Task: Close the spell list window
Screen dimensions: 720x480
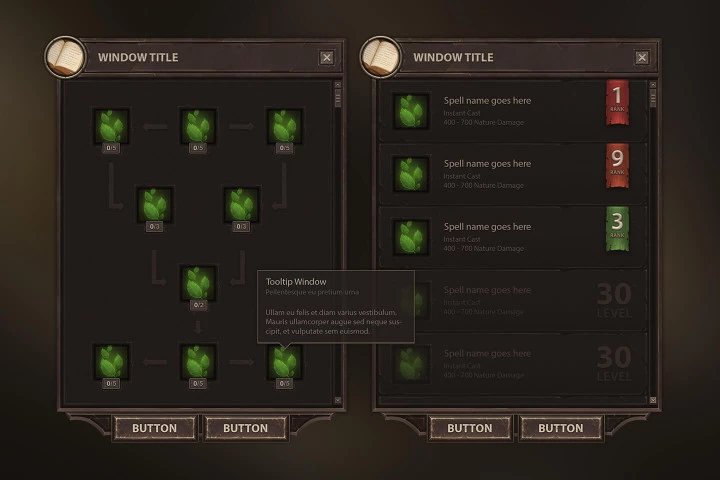Action: coord(642,58)
